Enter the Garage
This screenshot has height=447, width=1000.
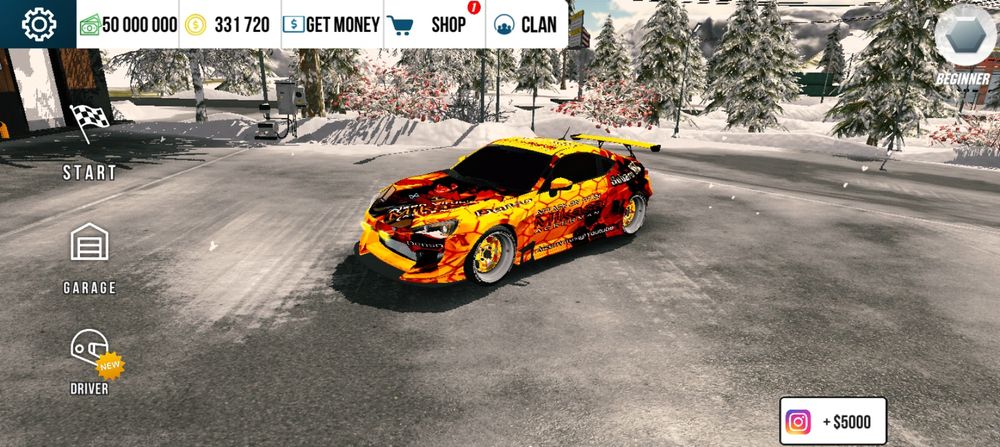(x=90, y=257)
